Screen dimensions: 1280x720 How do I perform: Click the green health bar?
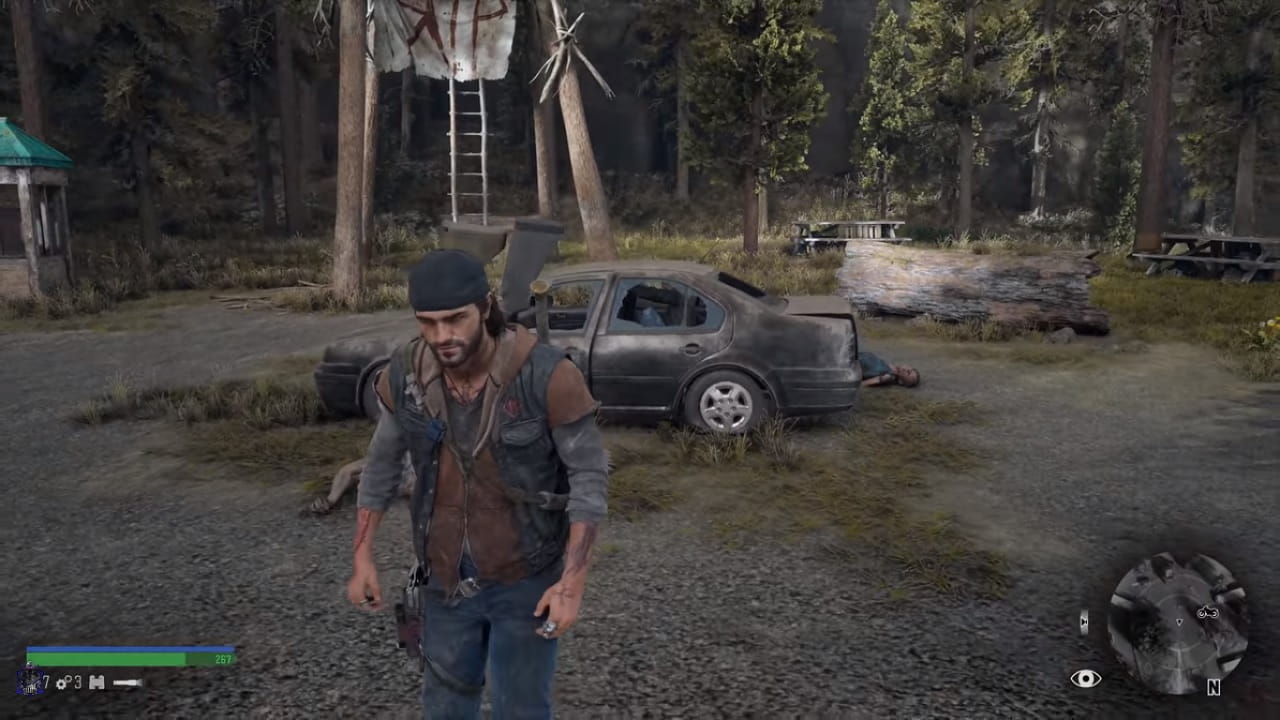coord(110,660)
